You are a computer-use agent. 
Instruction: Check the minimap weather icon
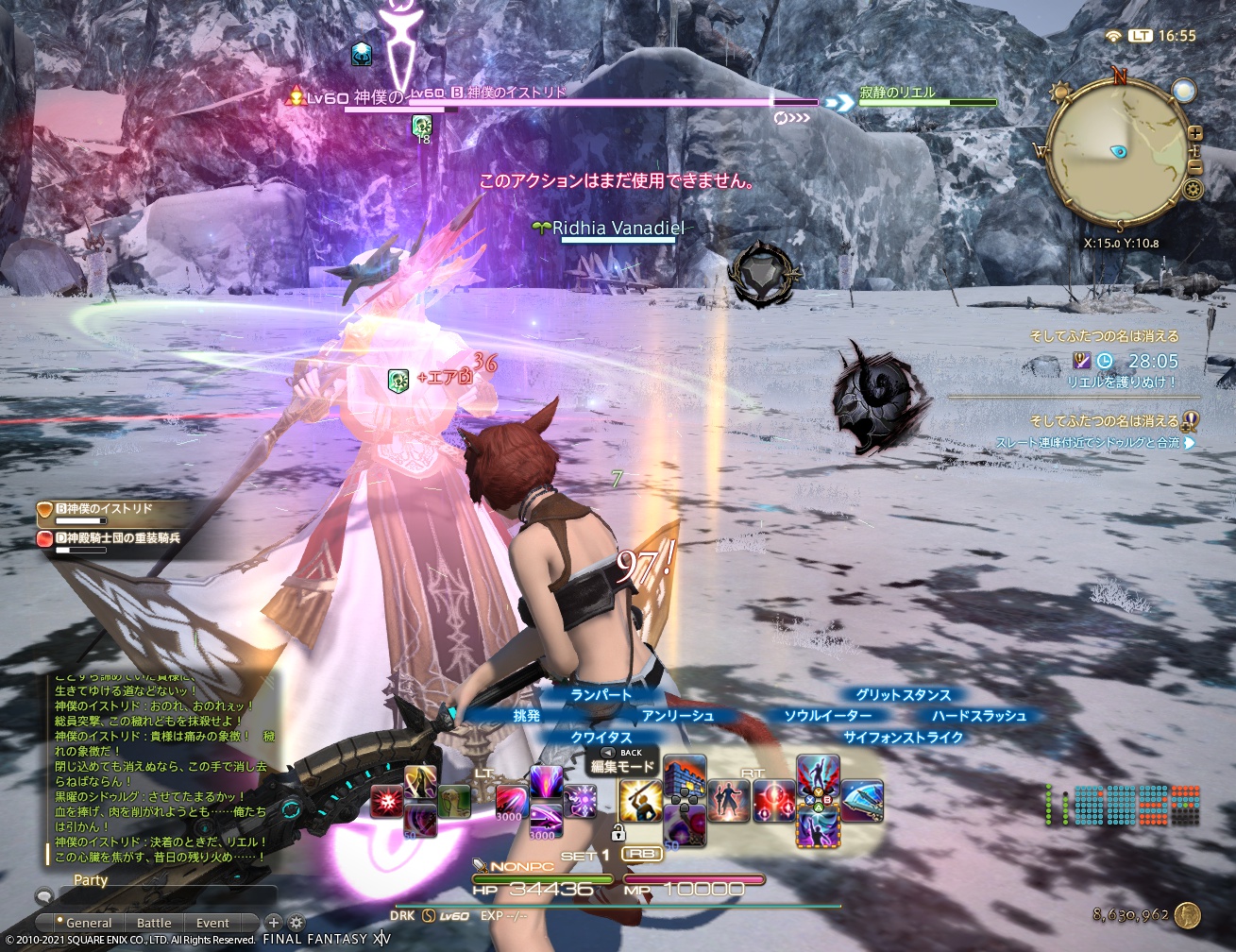click(x=1059, y=92)
